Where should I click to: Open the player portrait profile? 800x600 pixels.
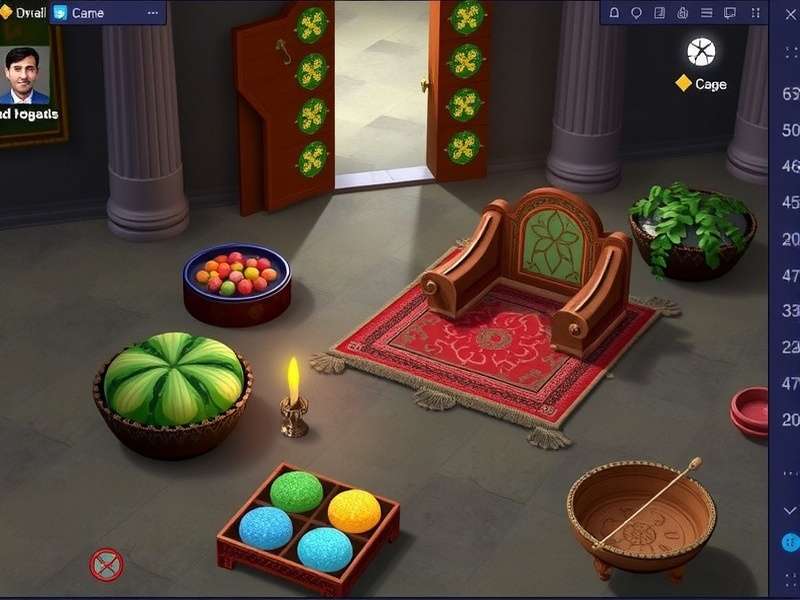(x=27, y=77)
